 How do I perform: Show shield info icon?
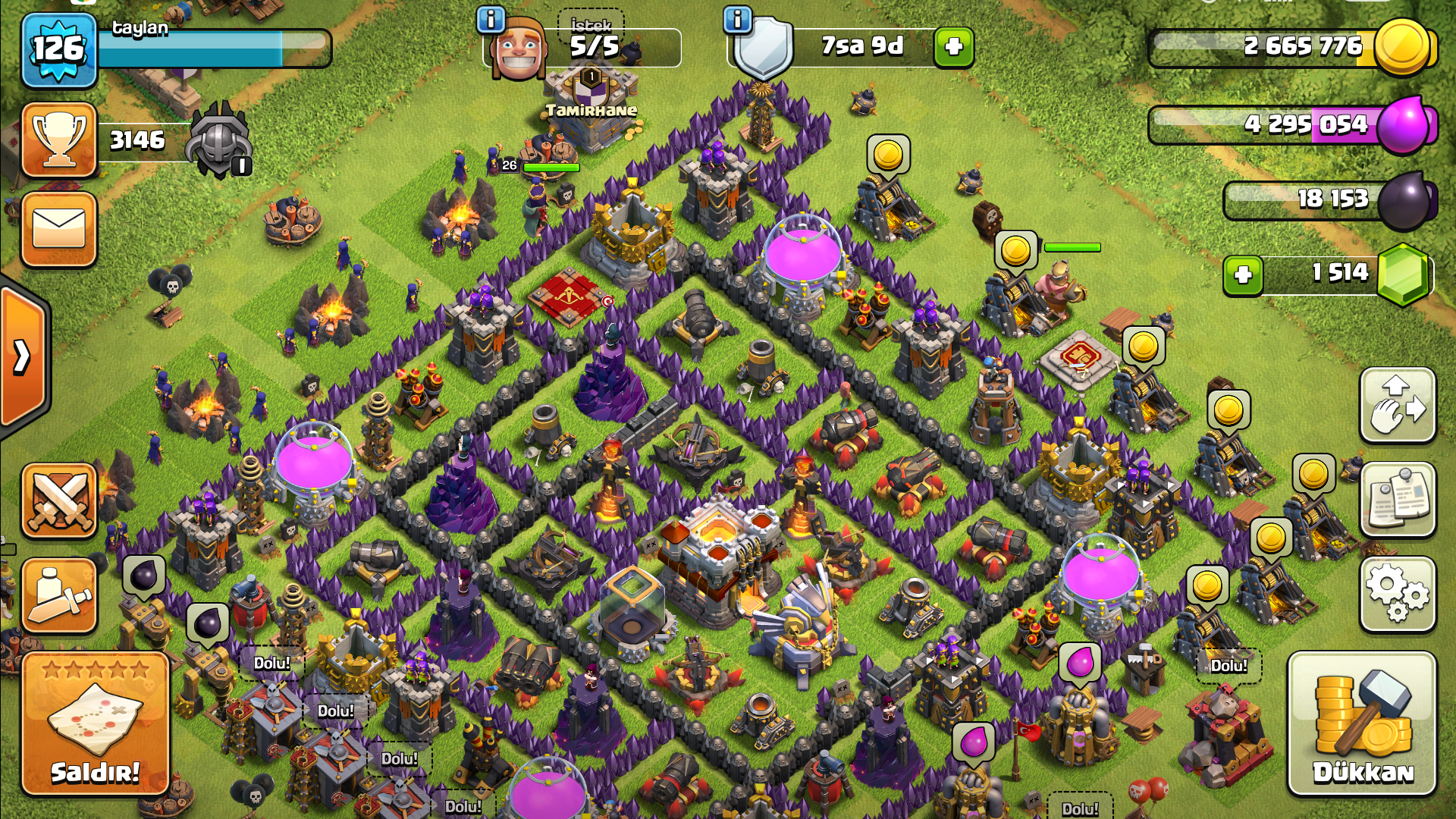737,20
